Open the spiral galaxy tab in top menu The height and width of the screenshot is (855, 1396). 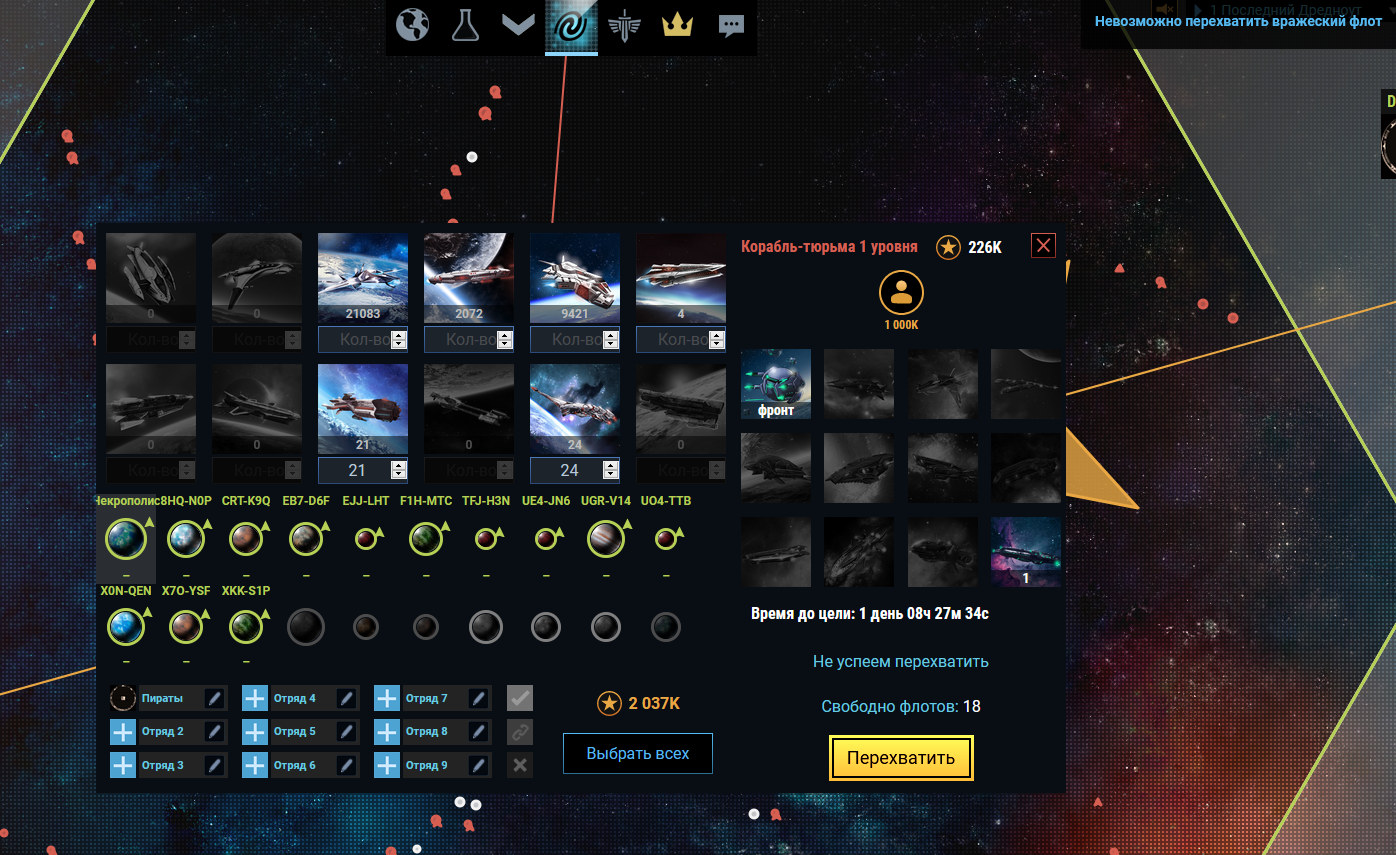[x=571, y=25]
